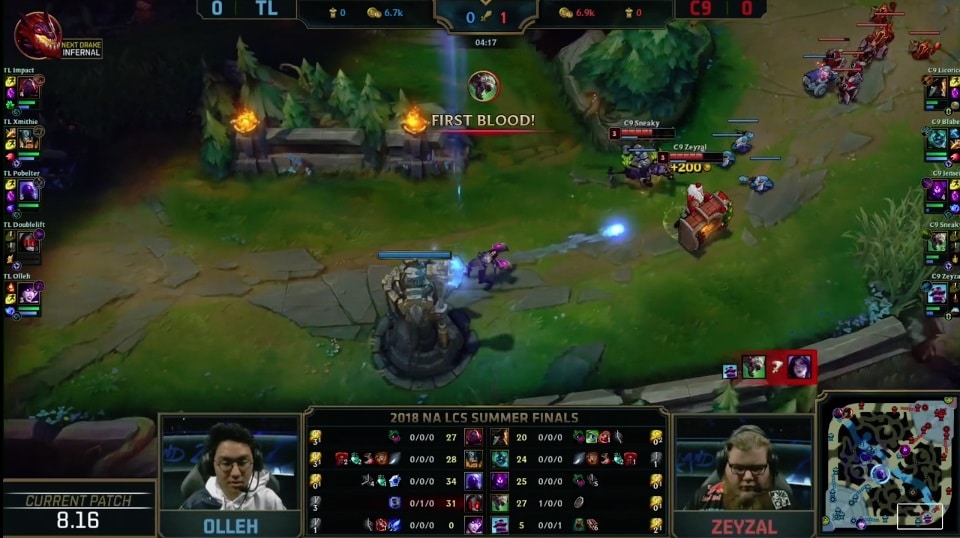
Task: Select TL Impact's champion portrait
Action: pos(29,87)
